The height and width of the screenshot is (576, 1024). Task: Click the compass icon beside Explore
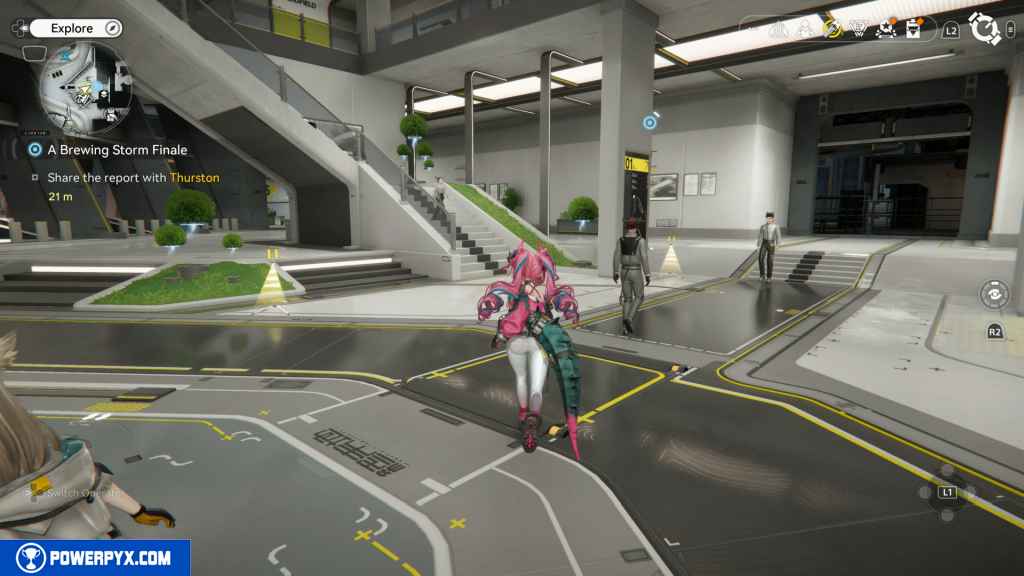coord(112,29)
